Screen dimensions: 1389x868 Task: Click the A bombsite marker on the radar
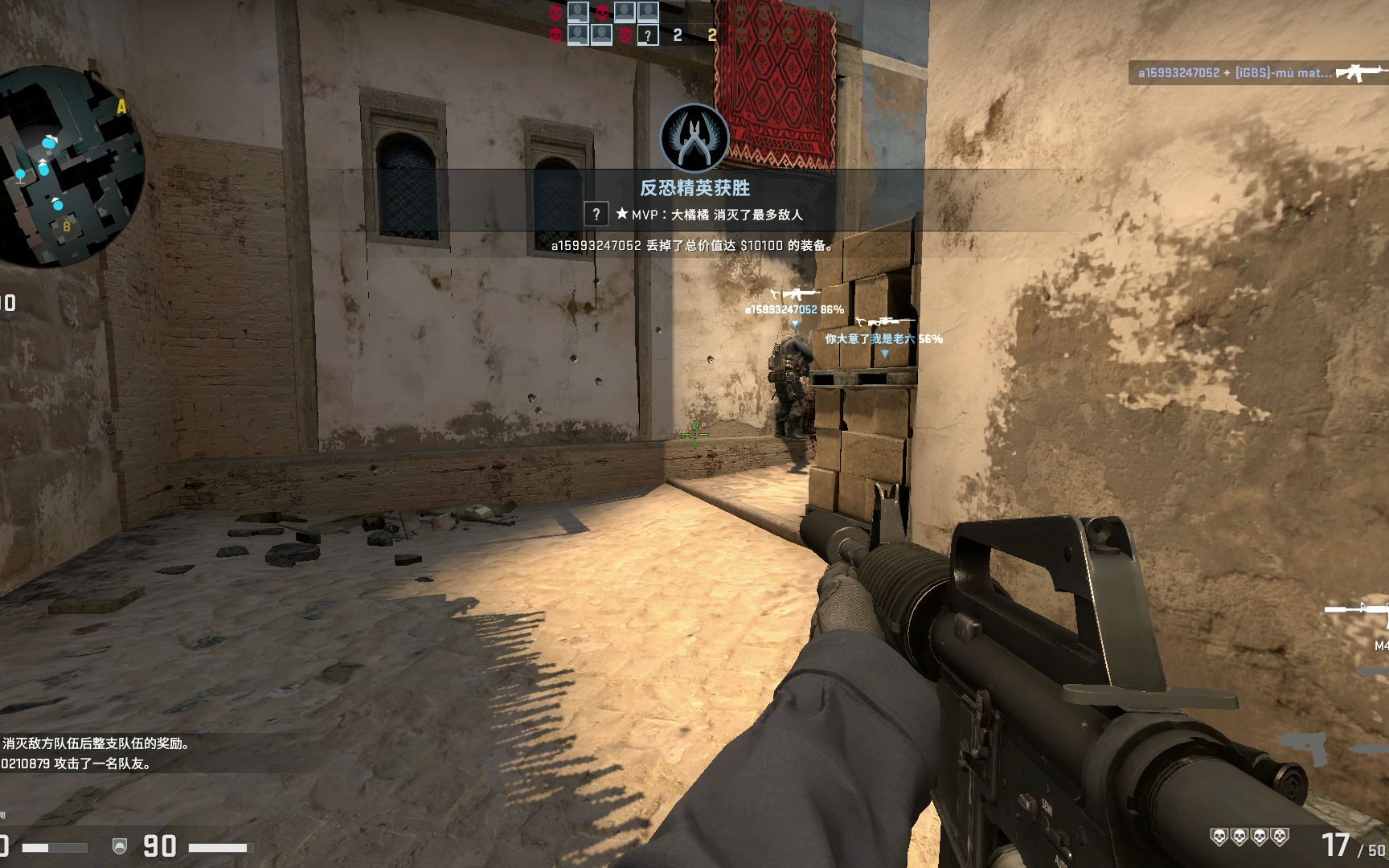coord(122,104)
